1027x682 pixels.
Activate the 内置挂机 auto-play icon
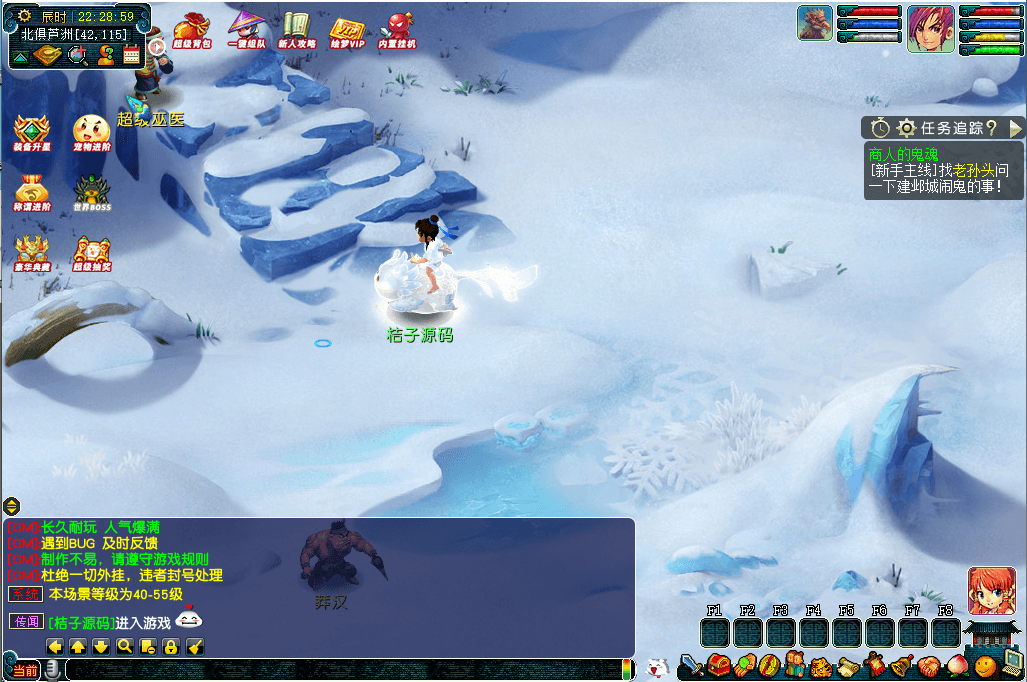coord(398,30)
